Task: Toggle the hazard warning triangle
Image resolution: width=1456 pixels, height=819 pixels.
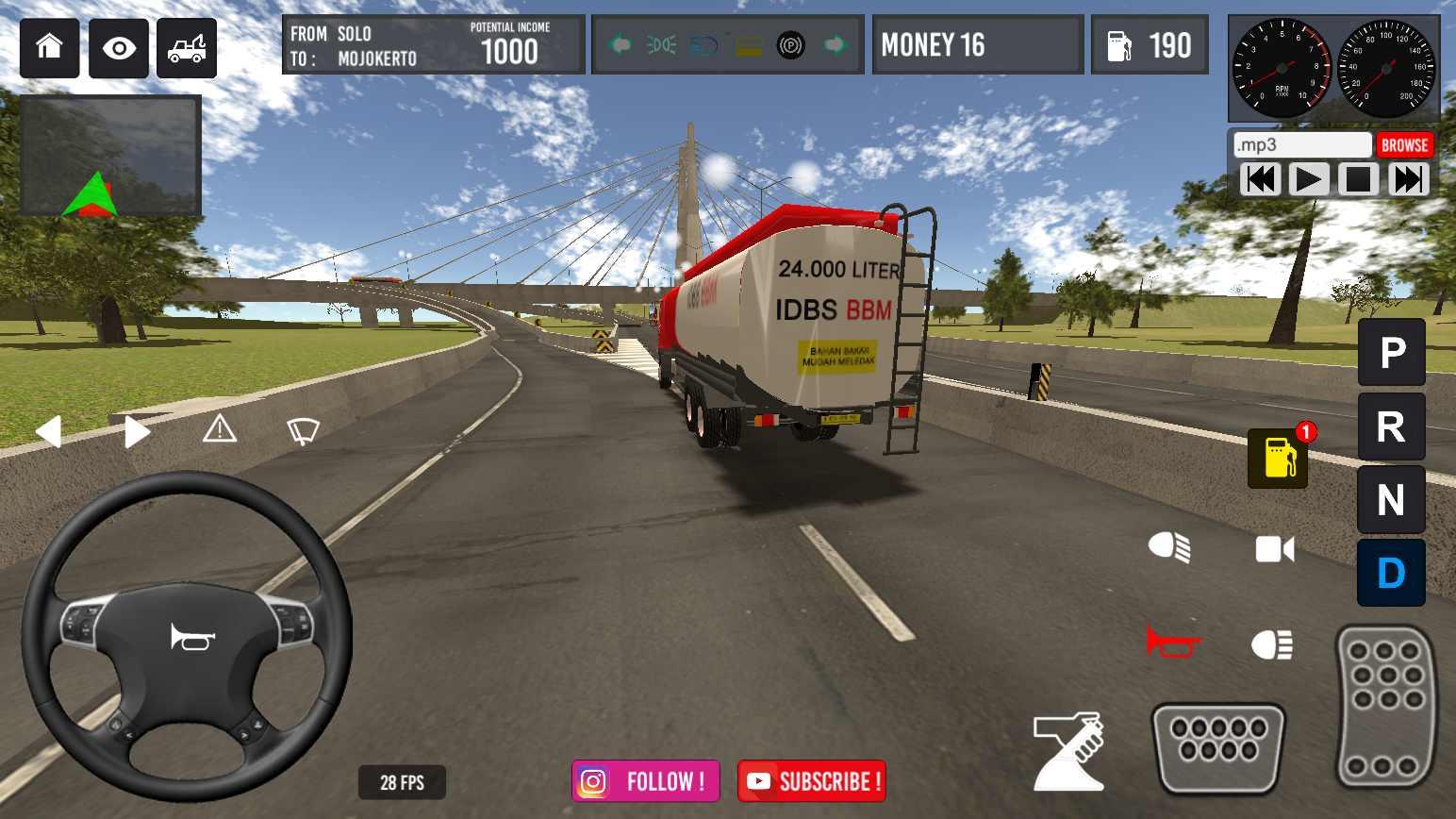Action: point(220,429)
